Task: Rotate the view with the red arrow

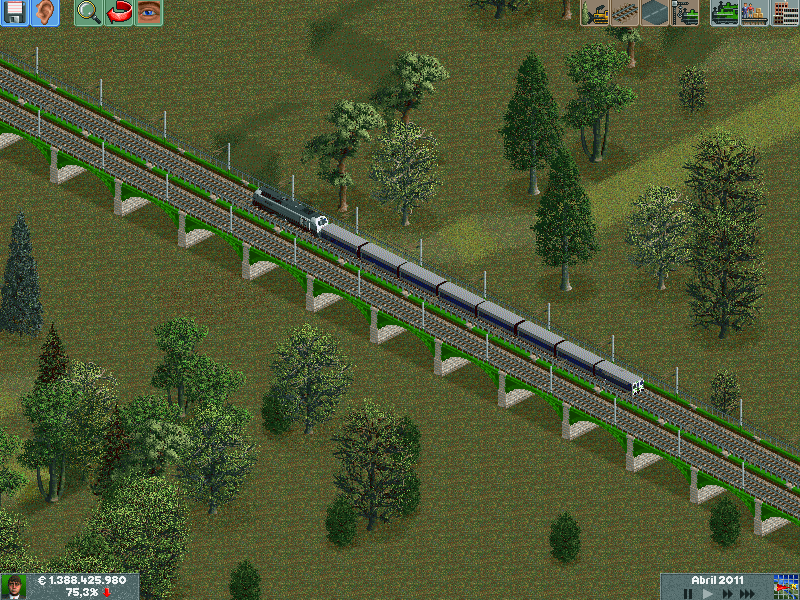Action: point(119,13)
